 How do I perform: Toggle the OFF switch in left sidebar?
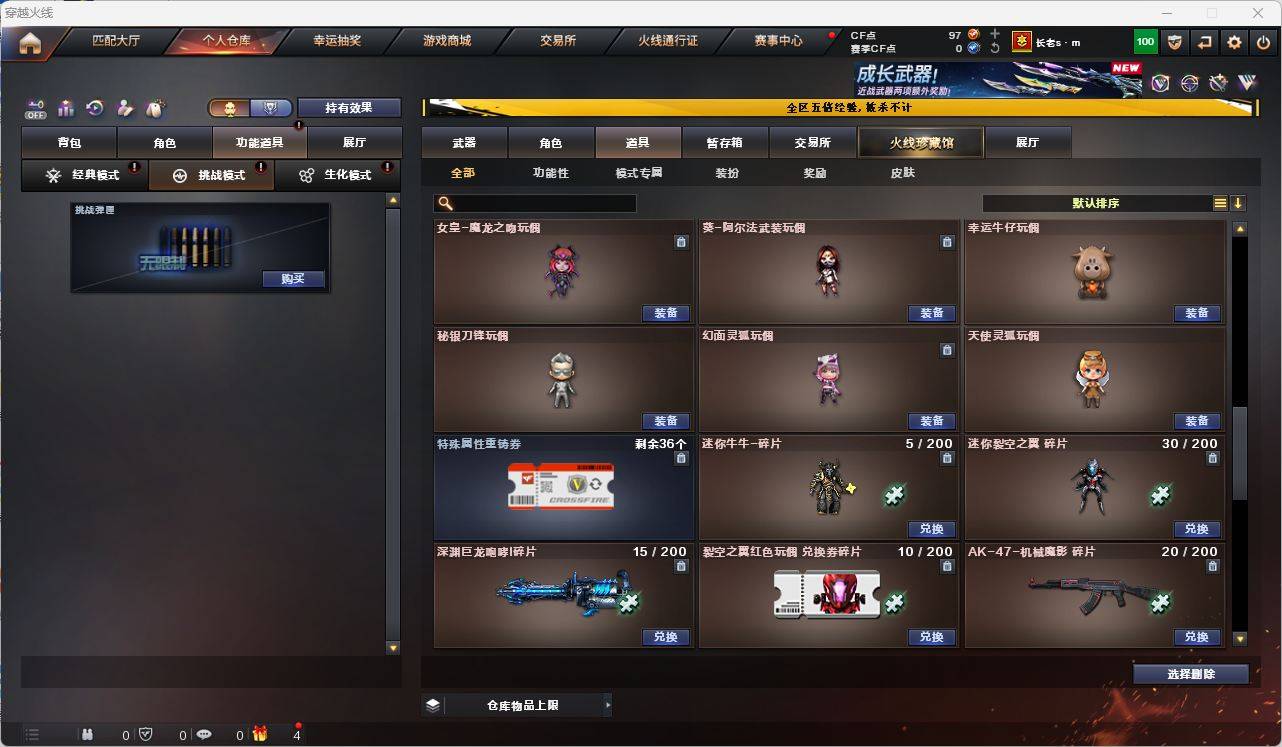click(35, 110)
